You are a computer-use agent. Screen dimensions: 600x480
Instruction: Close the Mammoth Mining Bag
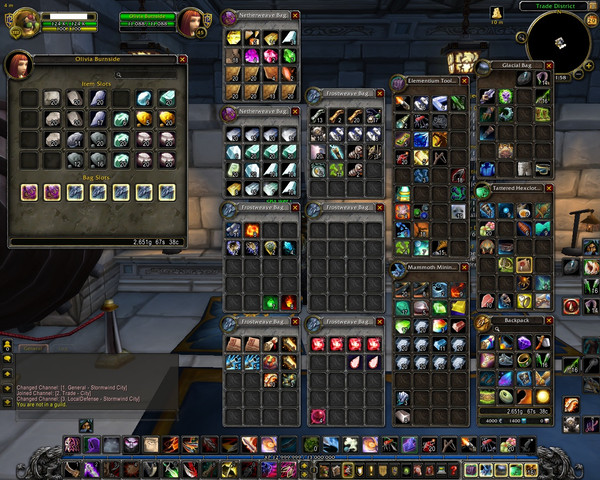pyautogui.click(x=463, y=268)
